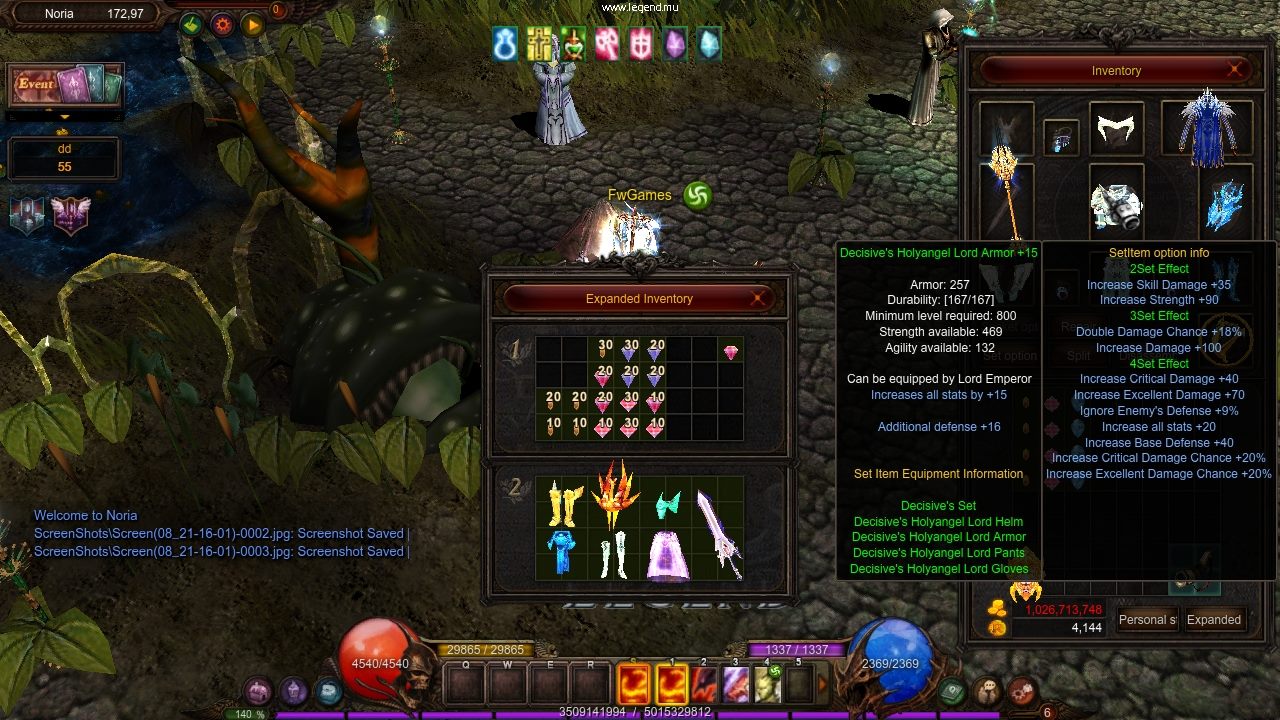Expand the skill bar arrow
The height and width of the screenshot is (720, 1280).
coord(823,685)
